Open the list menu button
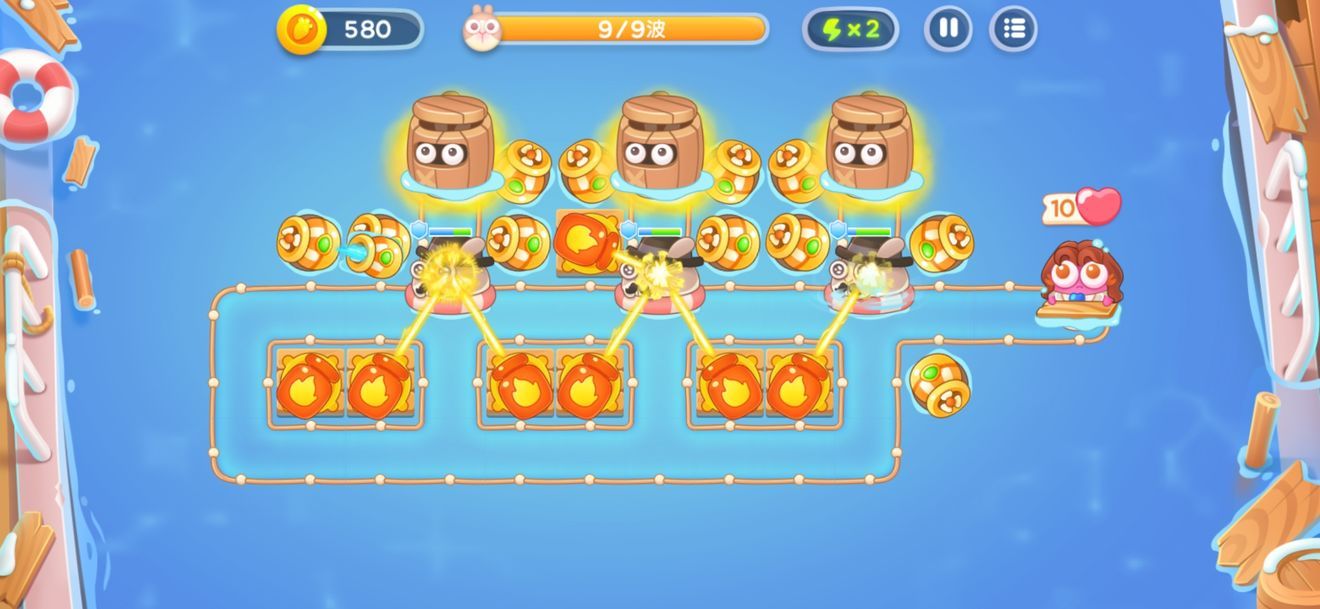 coord(1013,29)
